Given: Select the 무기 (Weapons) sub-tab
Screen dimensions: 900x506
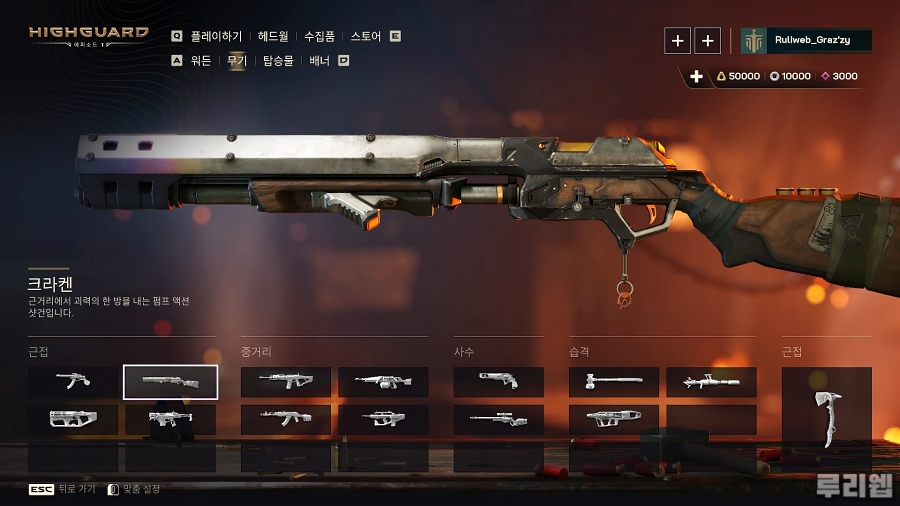Looking at the screenshot, I should tap(237, 61).
